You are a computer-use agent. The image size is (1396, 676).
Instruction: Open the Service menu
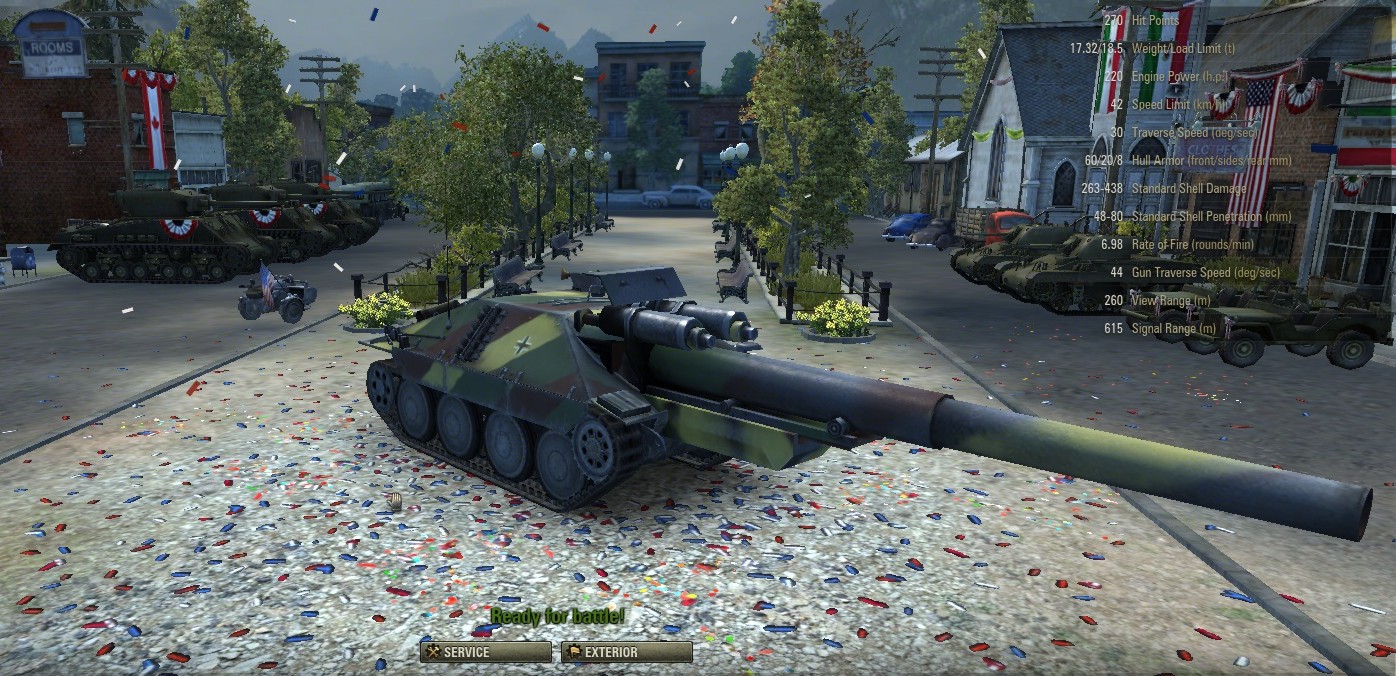[485, 652]
